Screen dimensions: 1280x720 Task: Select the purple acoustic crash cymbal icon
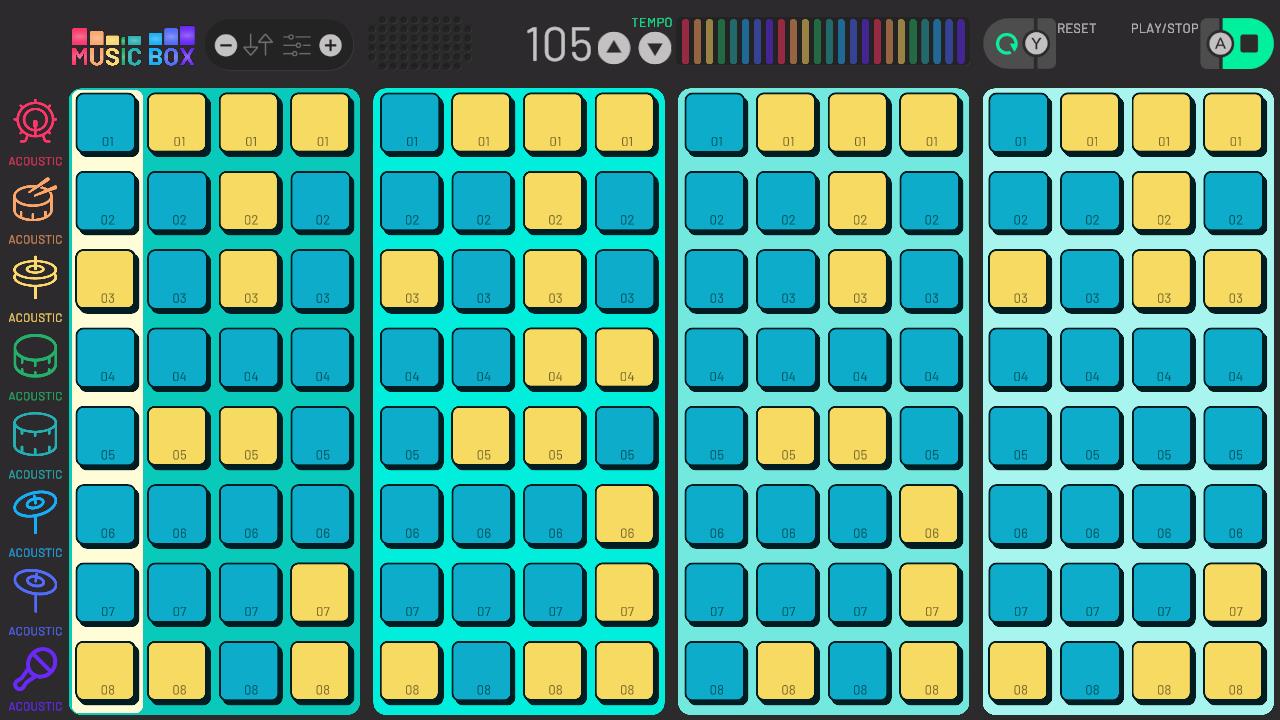click(x=35, y=591)
